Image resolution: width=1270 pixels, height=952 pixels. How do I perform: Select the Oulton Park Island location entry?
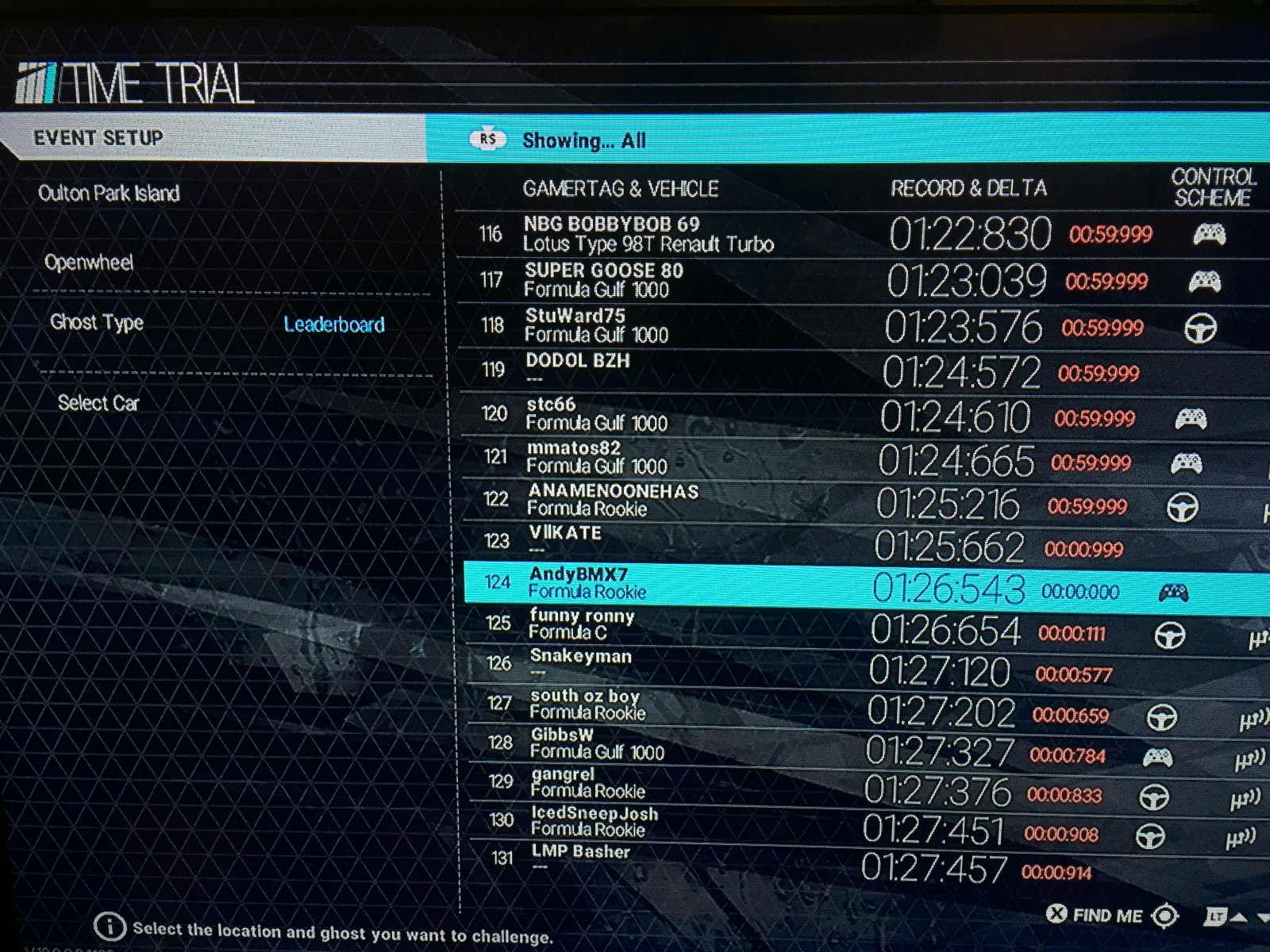point(110,194)
